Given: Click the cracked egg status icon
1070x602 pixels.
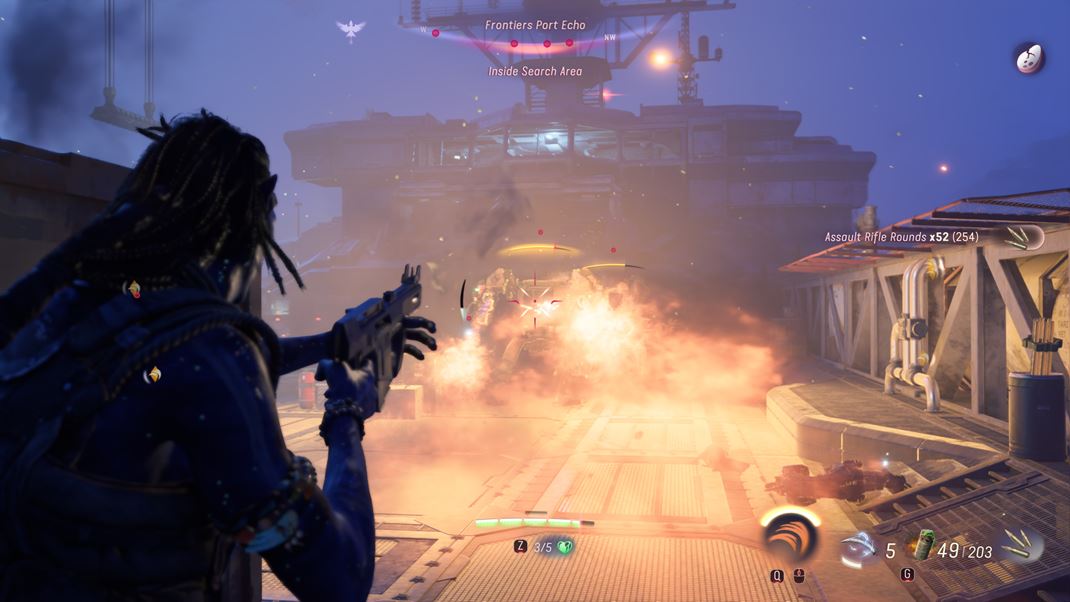Looking at the screenshot, I should point(1029,59).
